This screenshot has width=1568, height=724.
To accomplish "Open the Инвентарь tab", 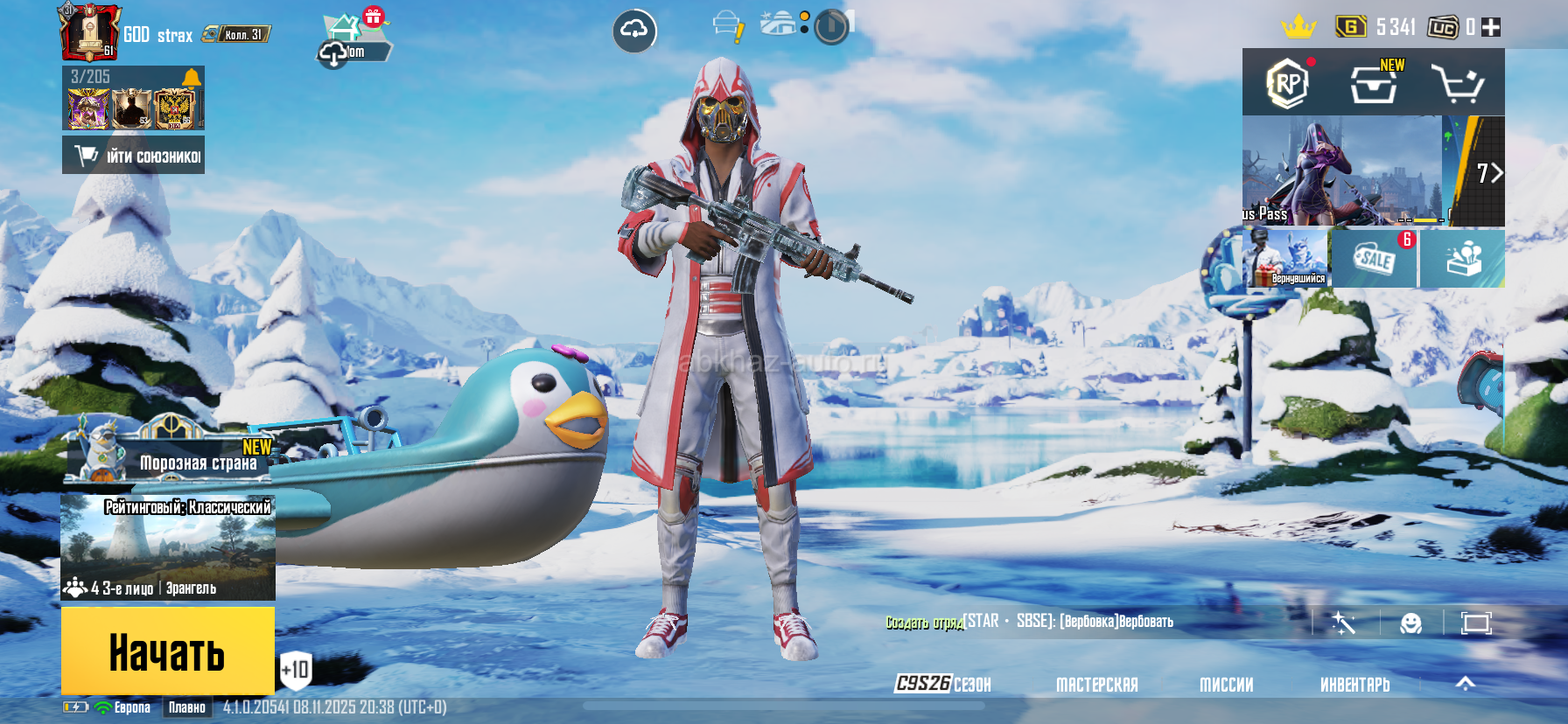I will (x=1354, y=685).
